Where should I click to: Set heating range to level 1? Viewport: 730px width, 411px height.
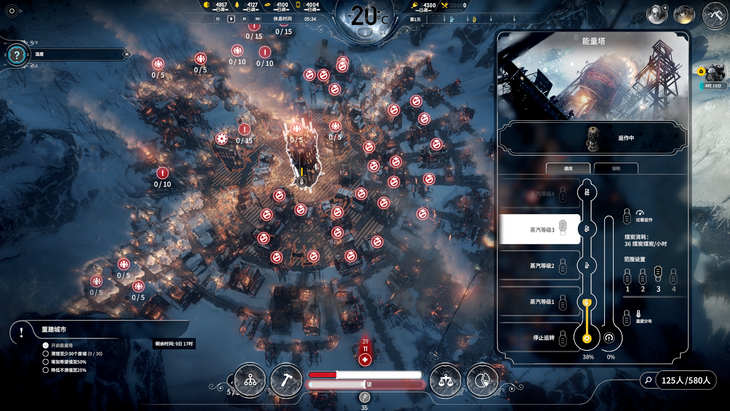point(627,277)
